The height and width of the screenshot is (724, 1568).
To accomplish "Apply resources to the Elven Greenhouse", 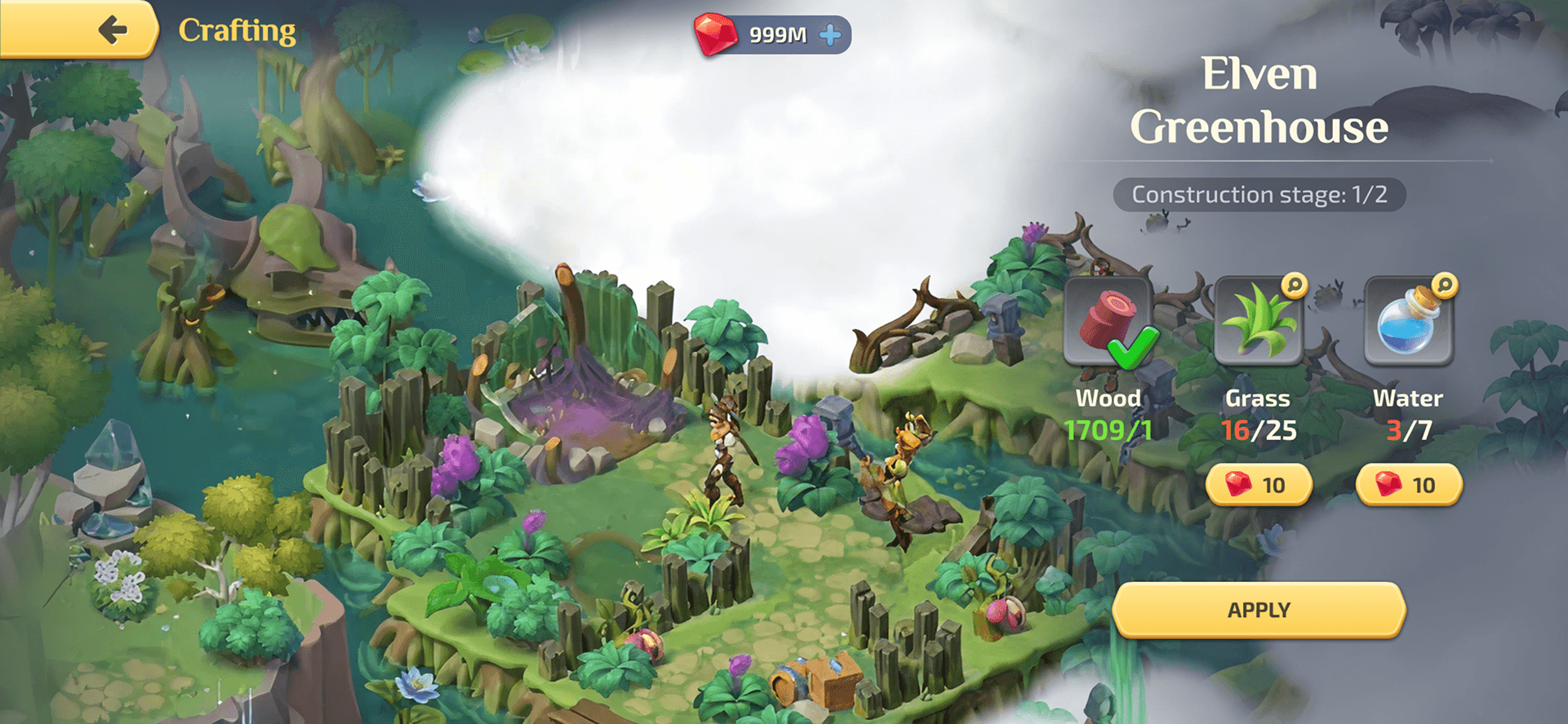I will [1258, 610].
